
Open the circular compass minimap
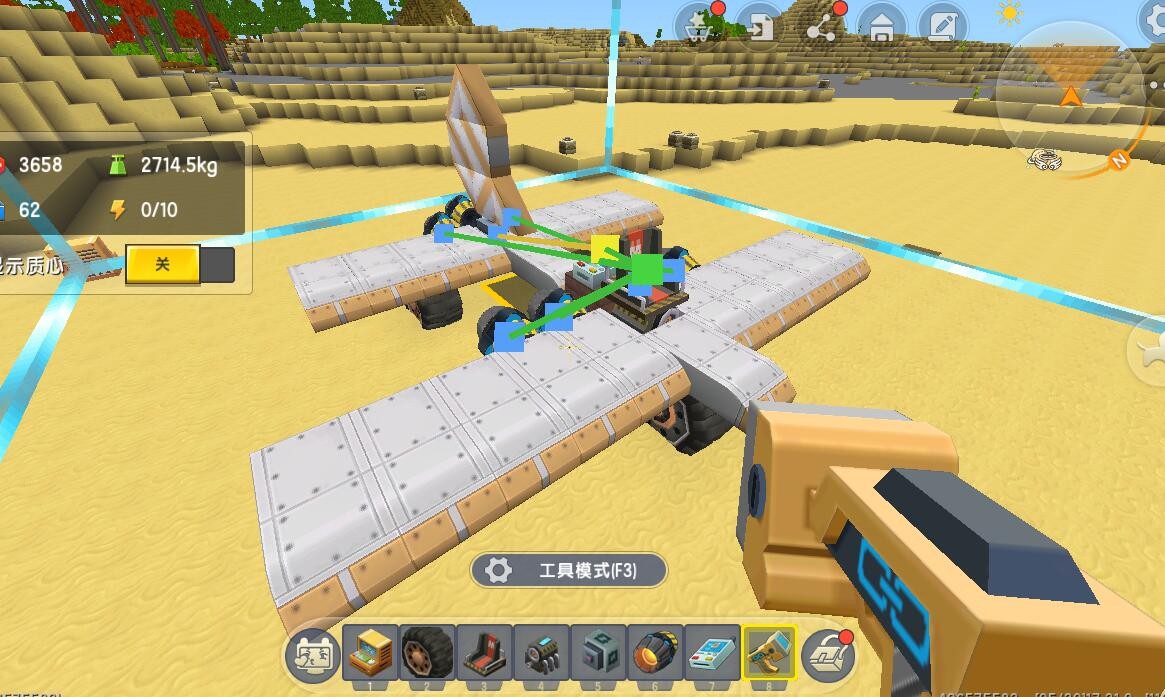pyautogui.click(x=1070, y=97)
